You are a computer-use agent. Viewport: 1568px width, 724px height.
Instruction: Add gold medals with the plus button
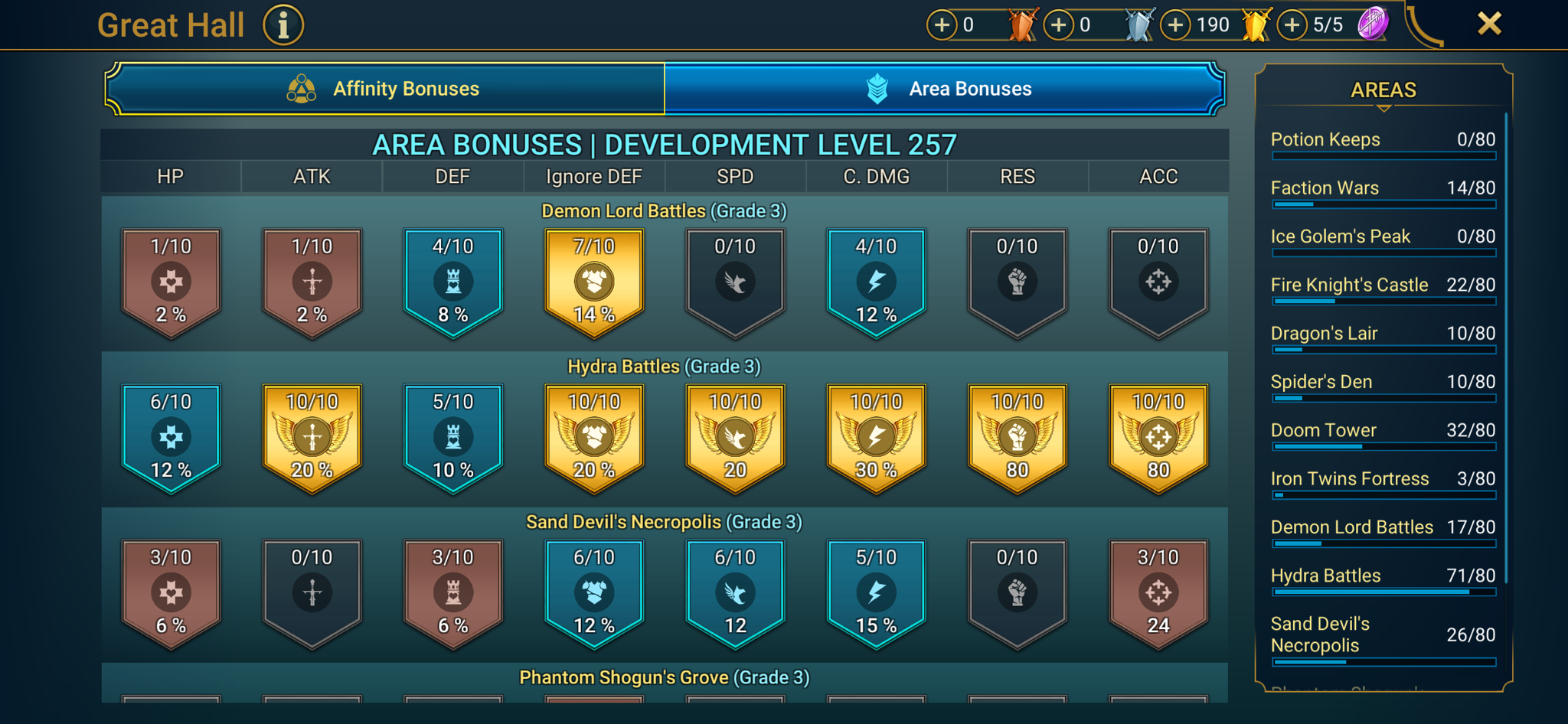click(x=1174, y=24)
